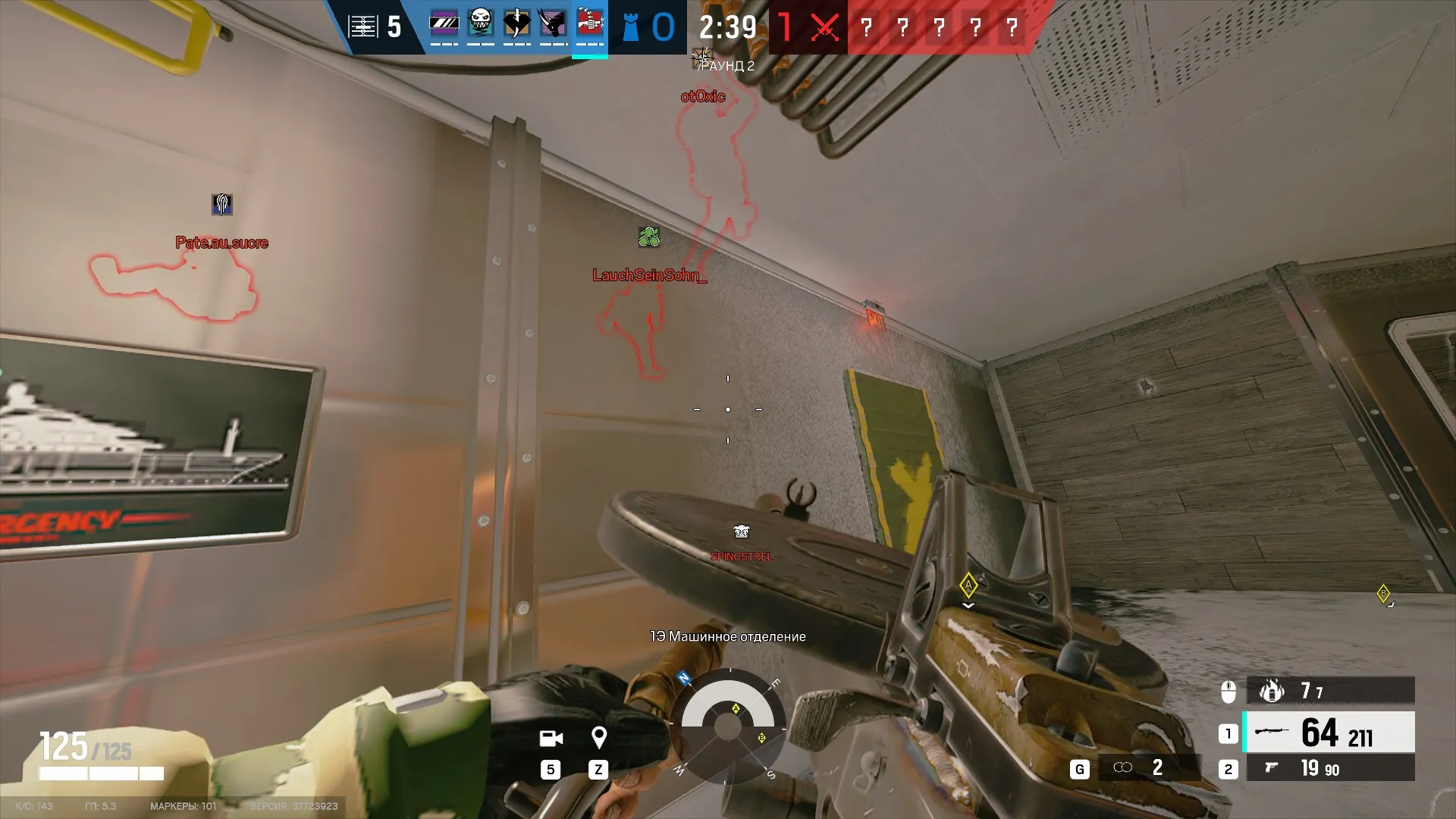The width and height of the screenshot is (1456, 819).
Task: Select the double-ring gadget slot
Action: tap(1123, 768)
